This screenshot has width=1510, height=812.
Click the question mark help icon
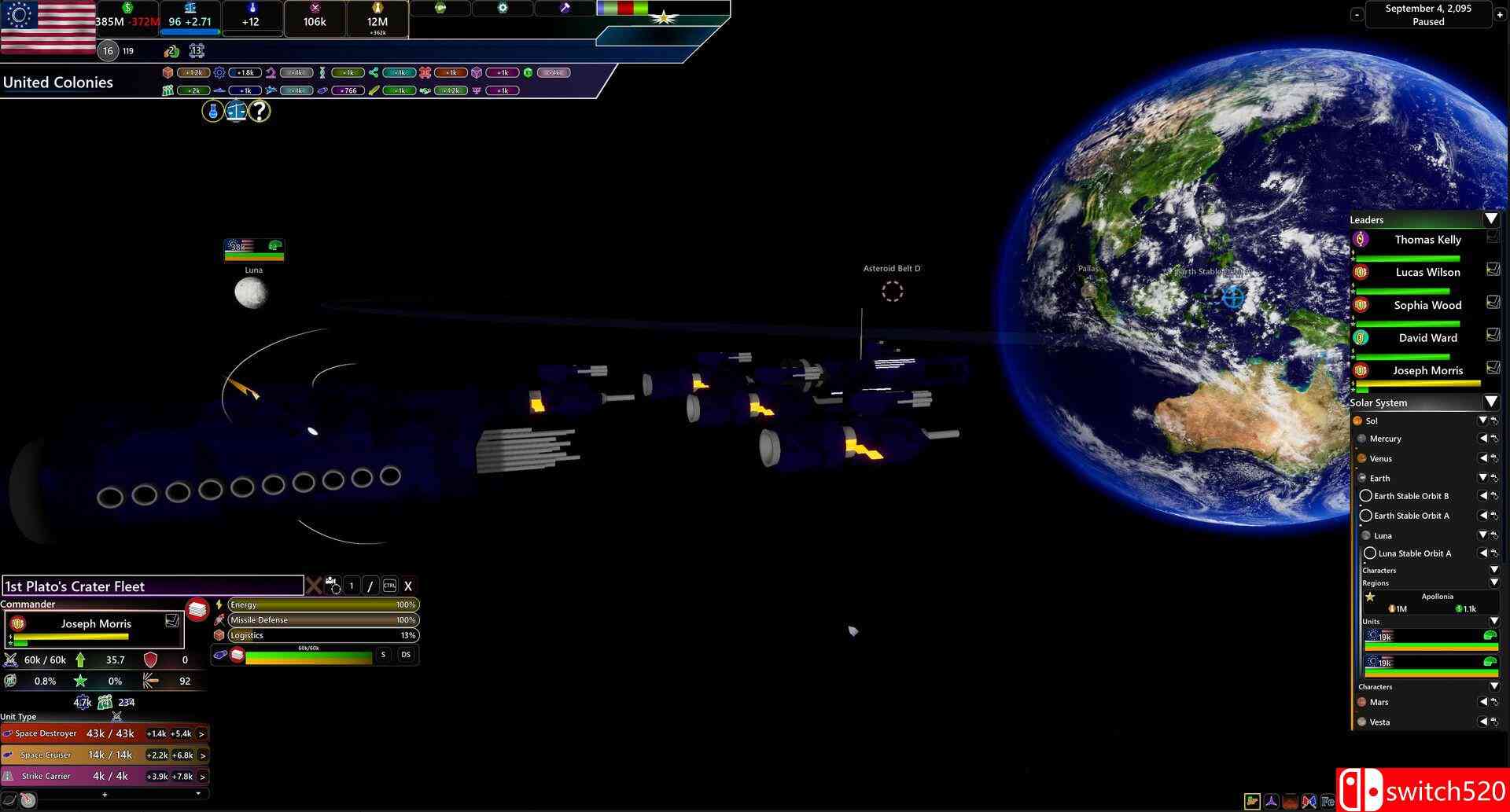(x=258, y=111)
